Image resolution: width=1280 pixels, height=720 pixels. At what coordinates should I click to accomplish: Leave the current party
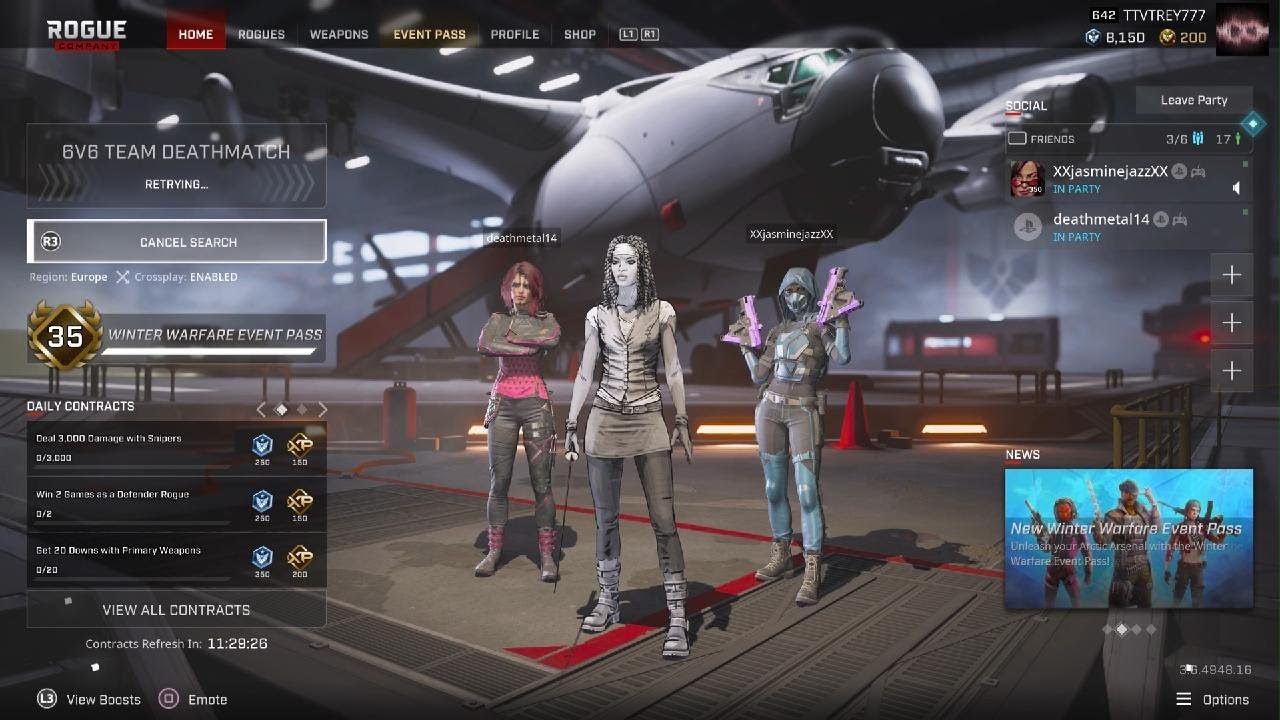tap(1193, 100)
